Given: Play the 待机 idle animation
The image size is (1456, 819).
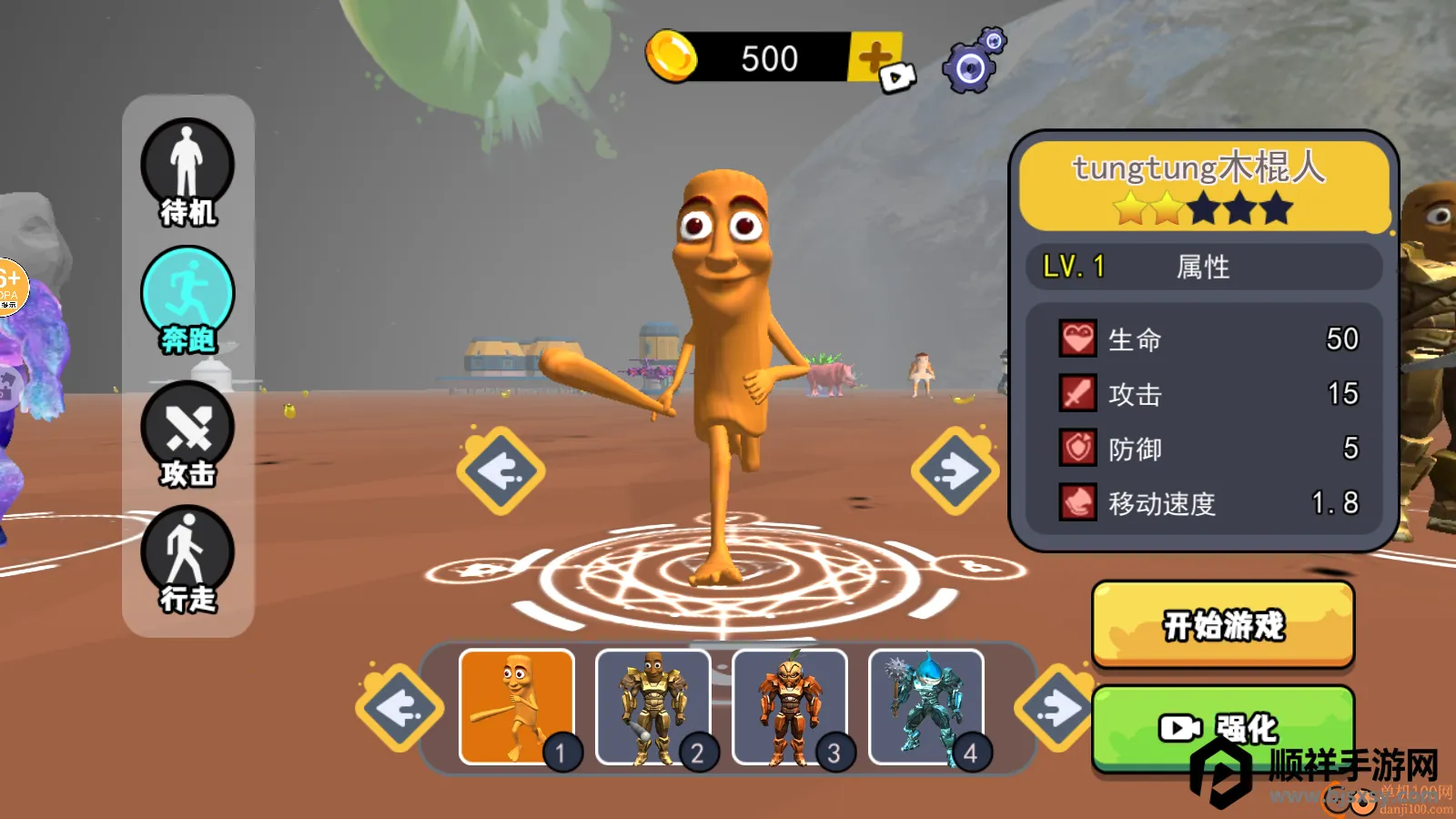Looking at the screenshot, I should [x=187, y=173].
